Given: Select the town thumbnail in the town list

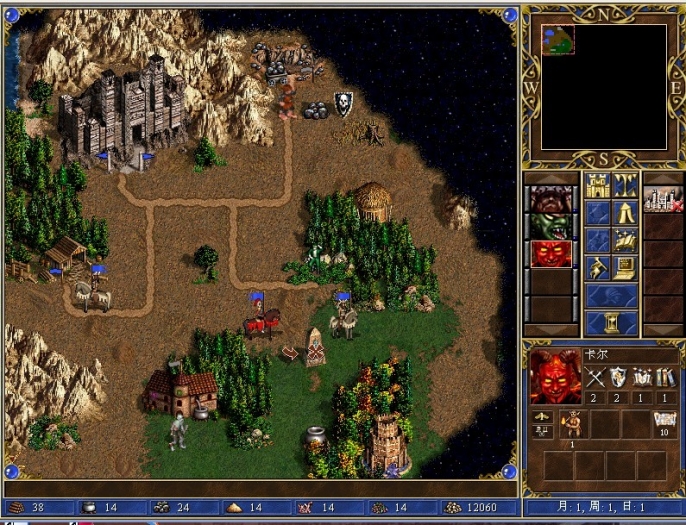Looking at the screenshot, I should coord(663,198).
